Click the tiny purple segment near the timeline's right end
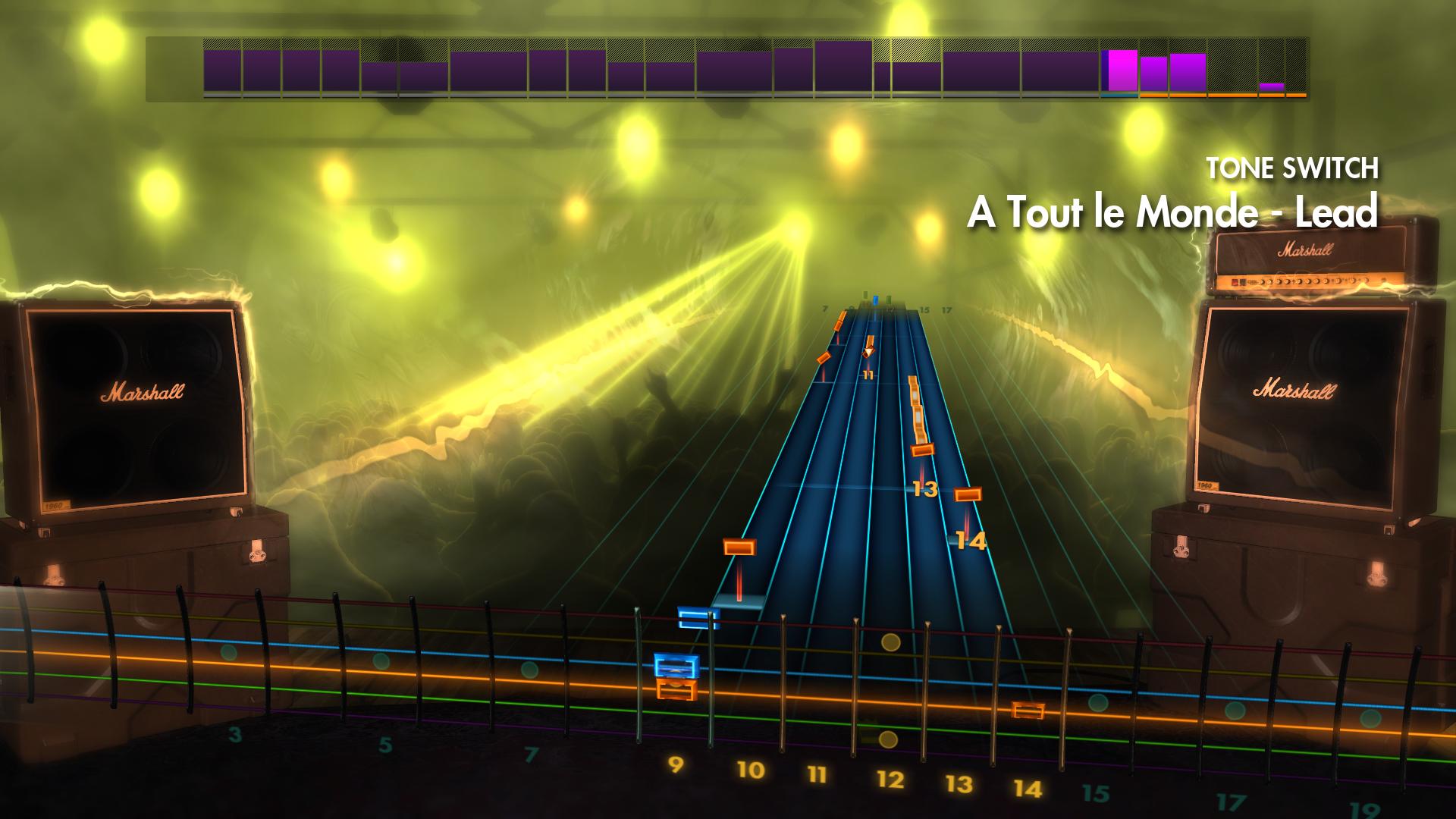This screenshot has width=1456, height=819. [x=1272, y=87]
